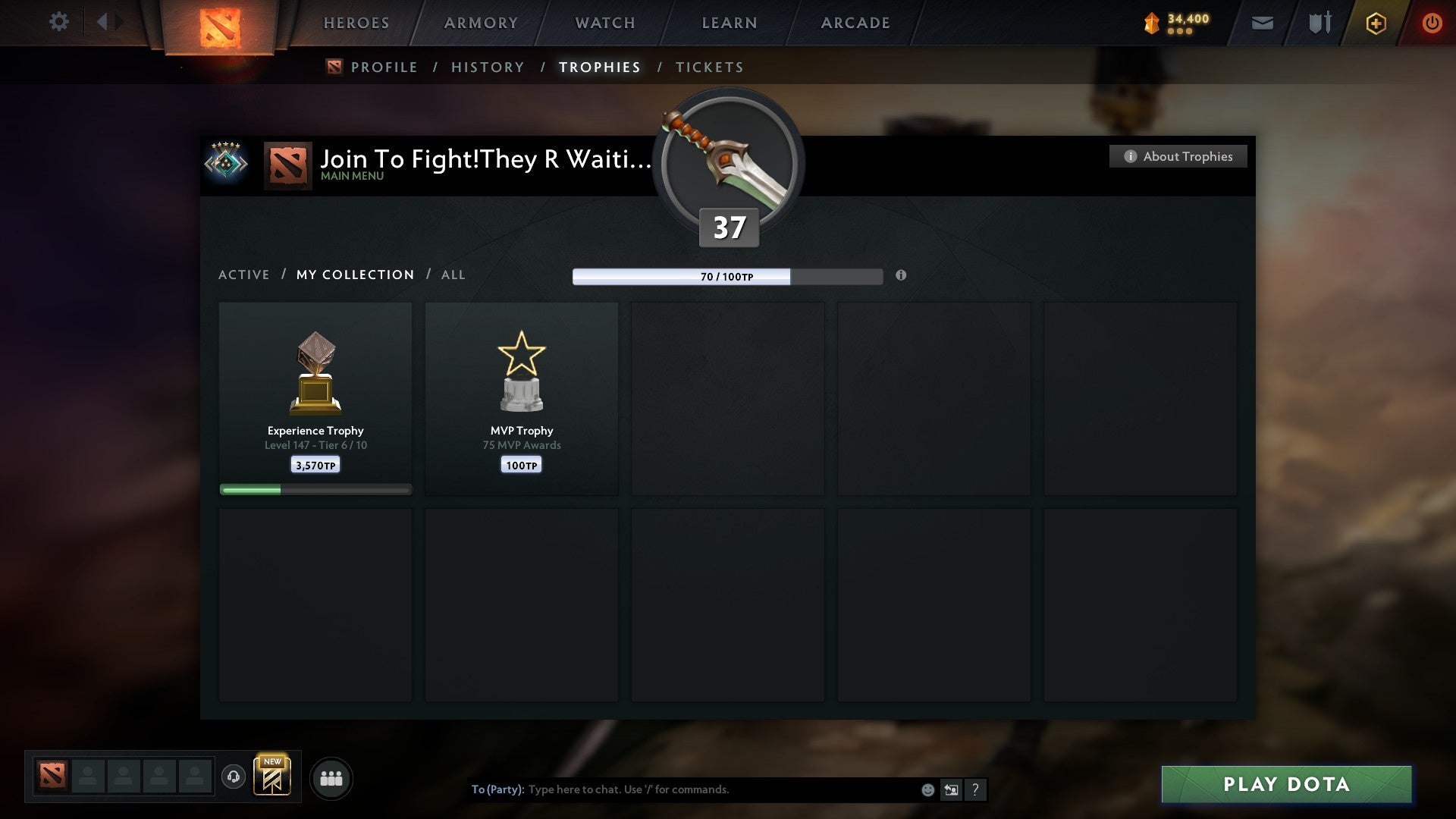Switch to the HISTORY tab
The image size is (1456, 819).
coord(488,67)
